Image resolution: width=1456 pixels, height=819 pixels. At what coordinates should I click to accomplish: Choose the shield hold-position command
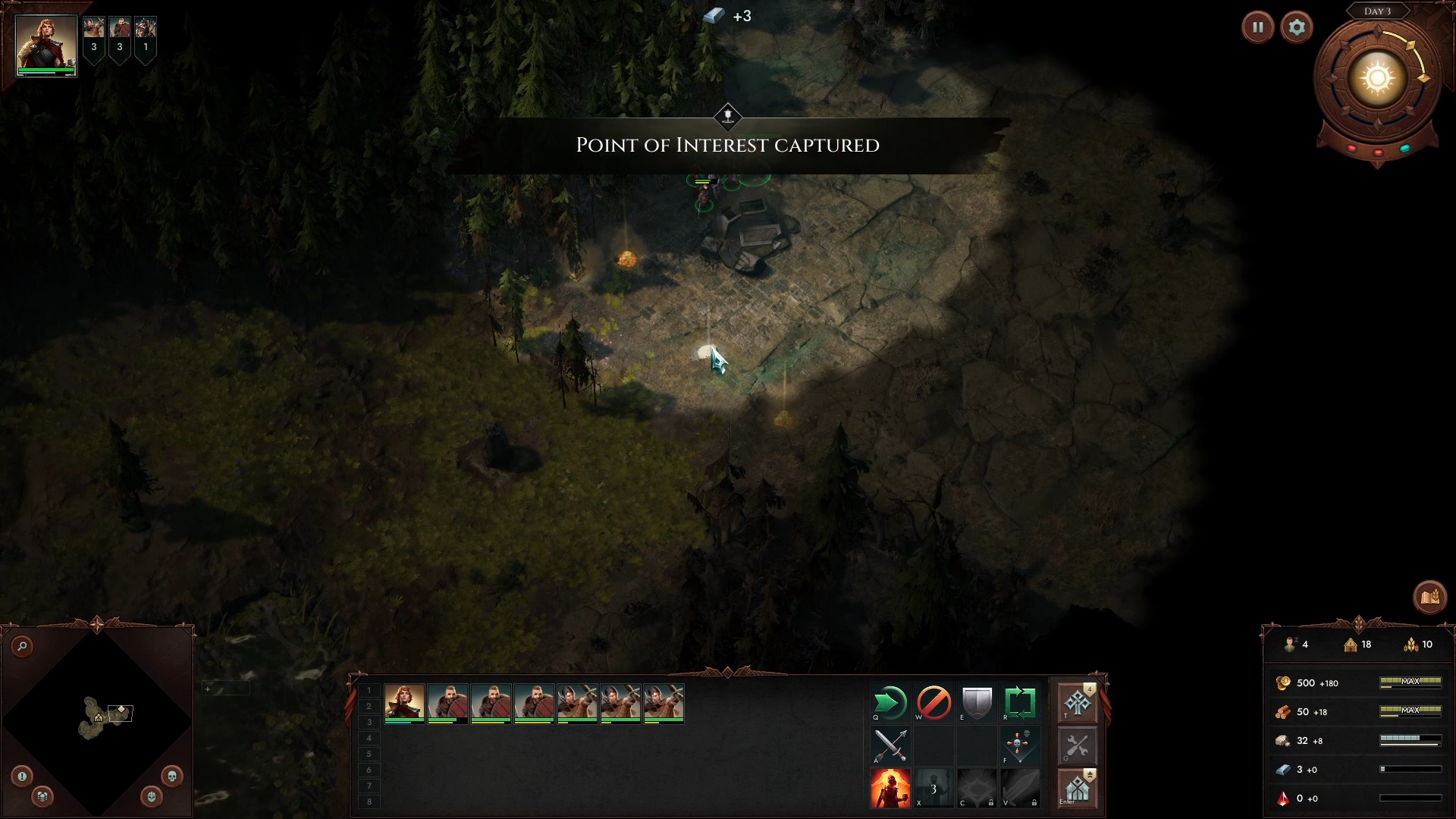pos(977,703)
